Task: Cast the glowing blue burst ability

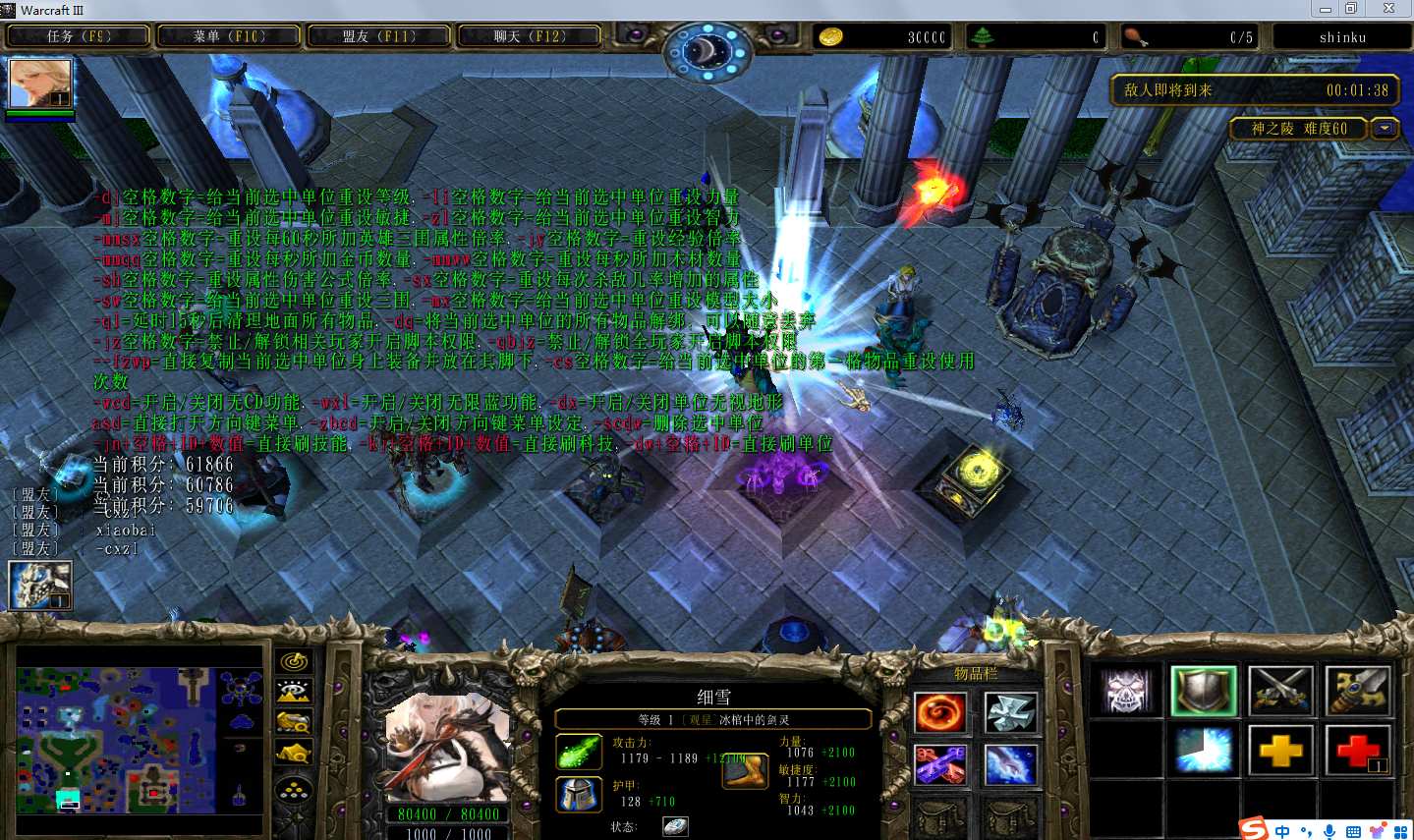Action: coord(1204,752)
